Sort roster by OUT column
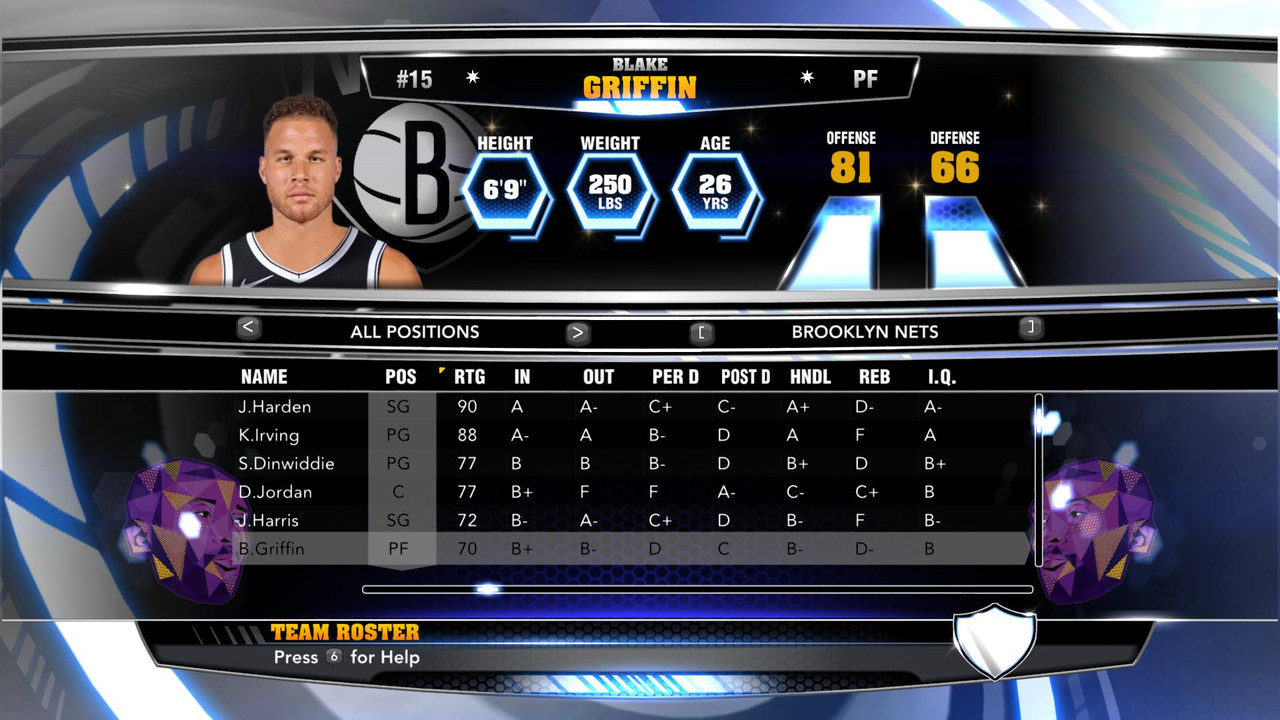Image resolution: width=1280 pixels, height=720 pixels. tap(598, 377)
